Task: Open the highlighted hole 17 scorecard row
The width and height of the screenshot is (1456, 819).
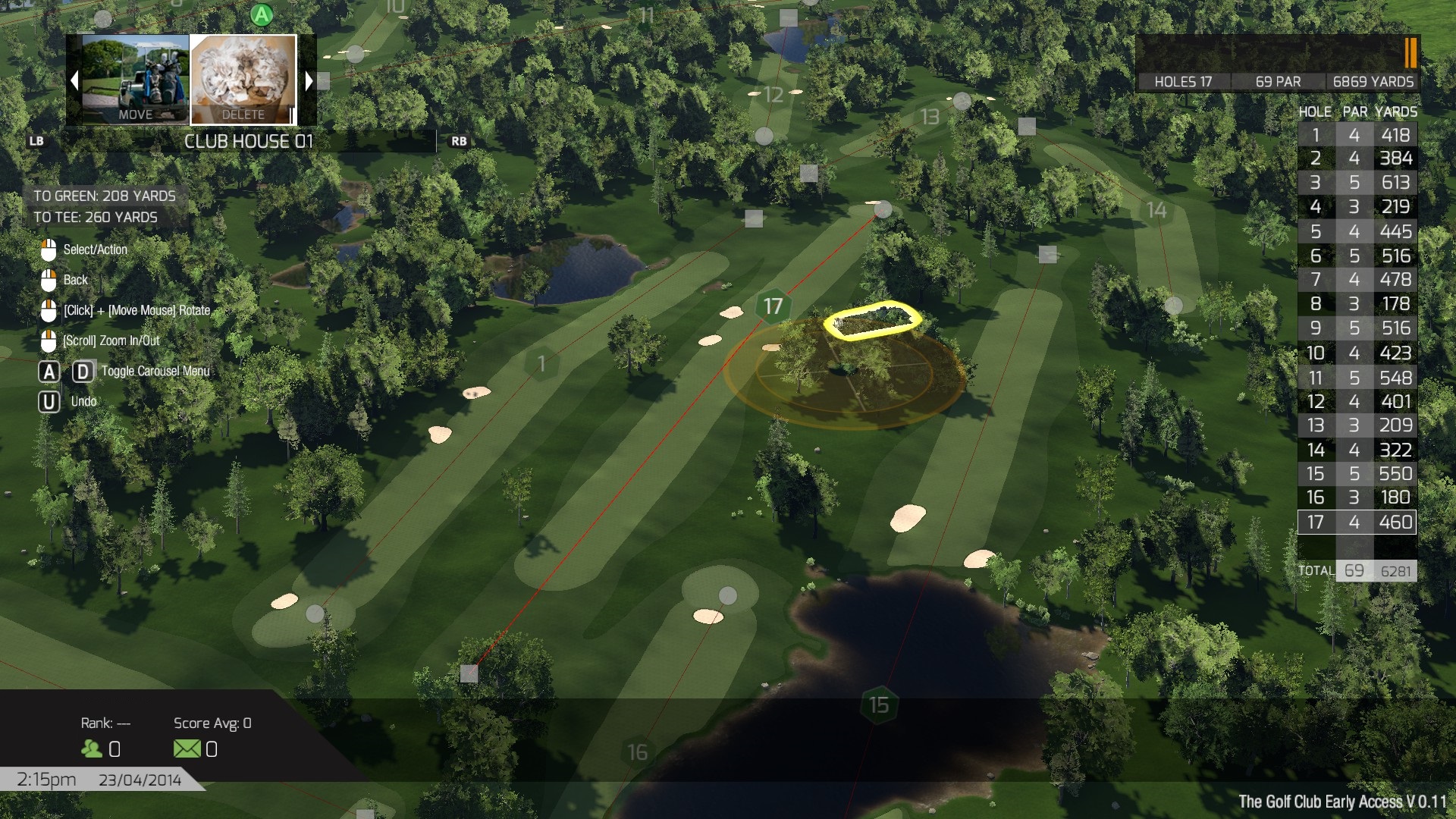Action: pyautogui.click(x=1357, y=522)
